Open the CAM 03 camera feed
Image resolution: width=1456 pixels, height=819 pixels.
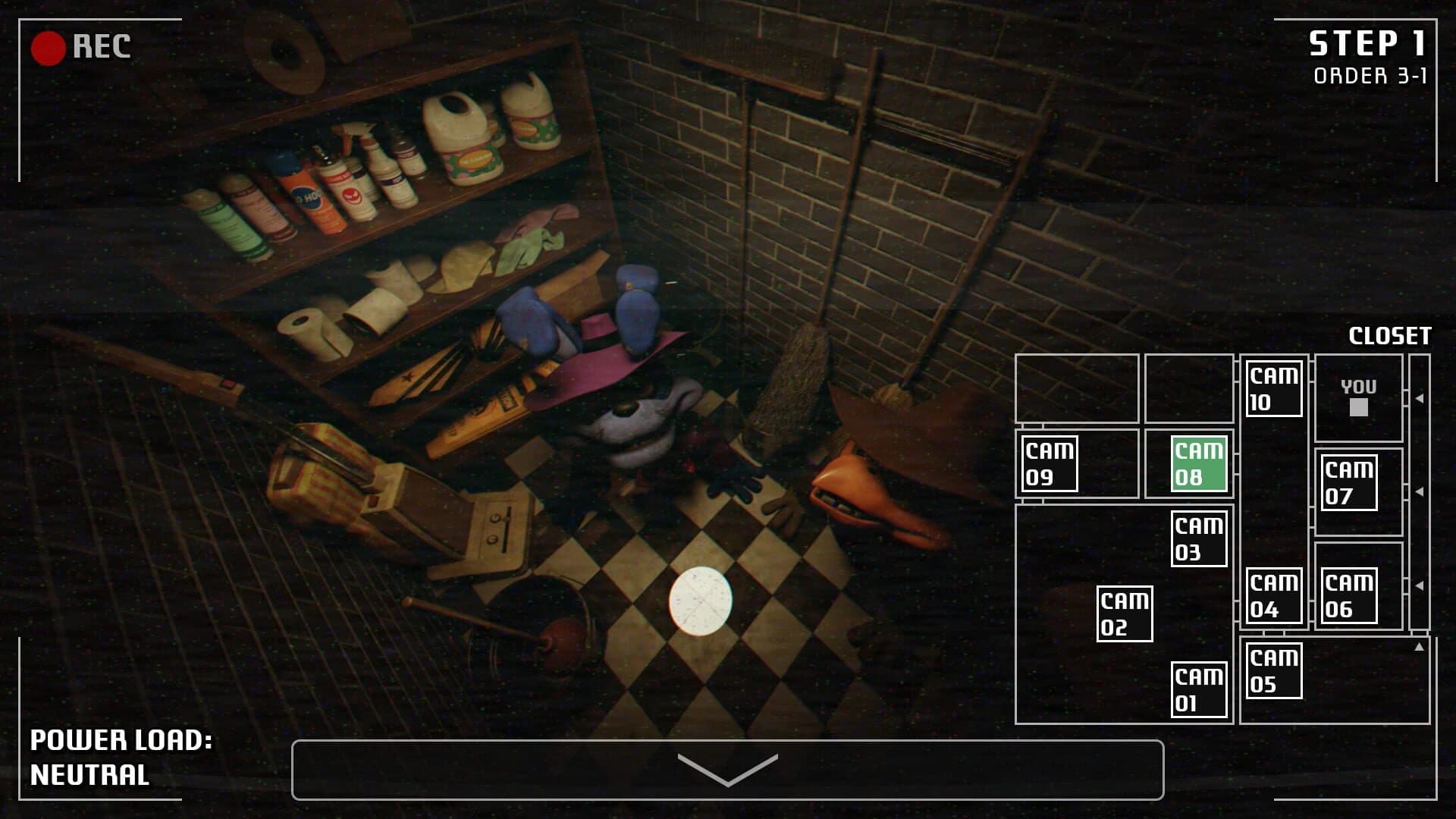click(x=1200, y=540)
